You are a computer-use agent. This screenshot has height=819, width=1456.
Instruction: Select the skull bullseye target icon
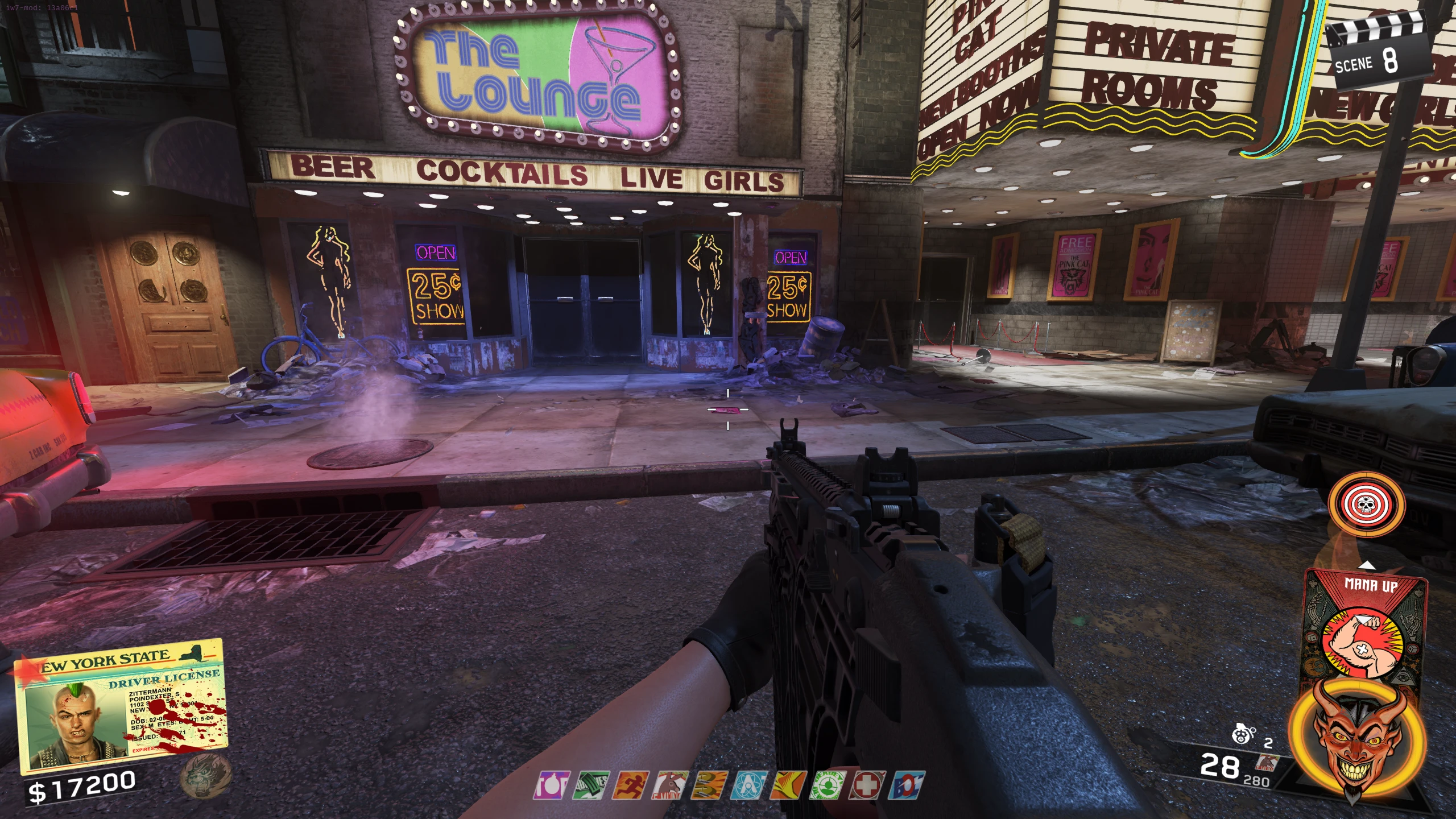tap(1358, 504)
